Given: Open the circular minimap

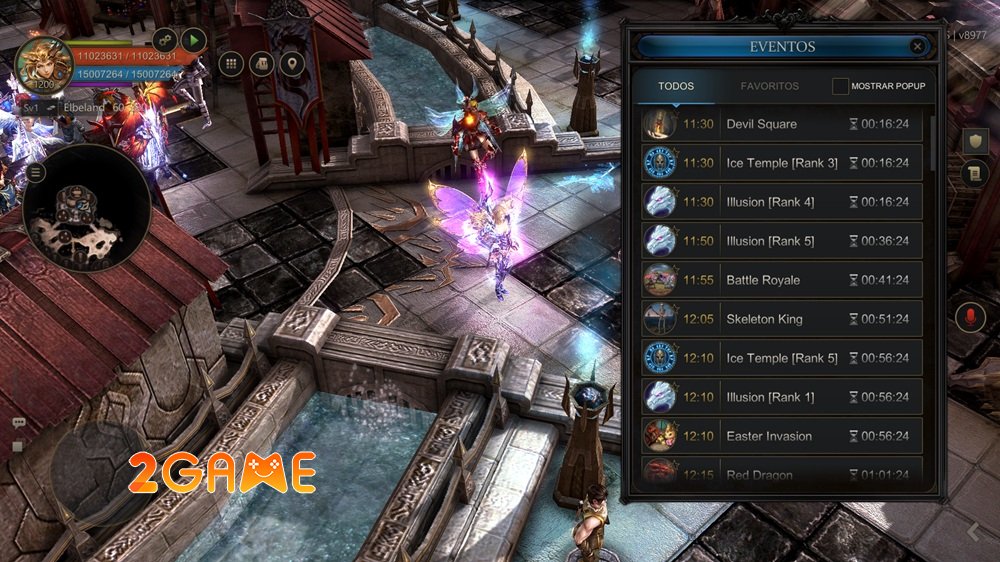Looking at the screenshot, I should [88, 209].
